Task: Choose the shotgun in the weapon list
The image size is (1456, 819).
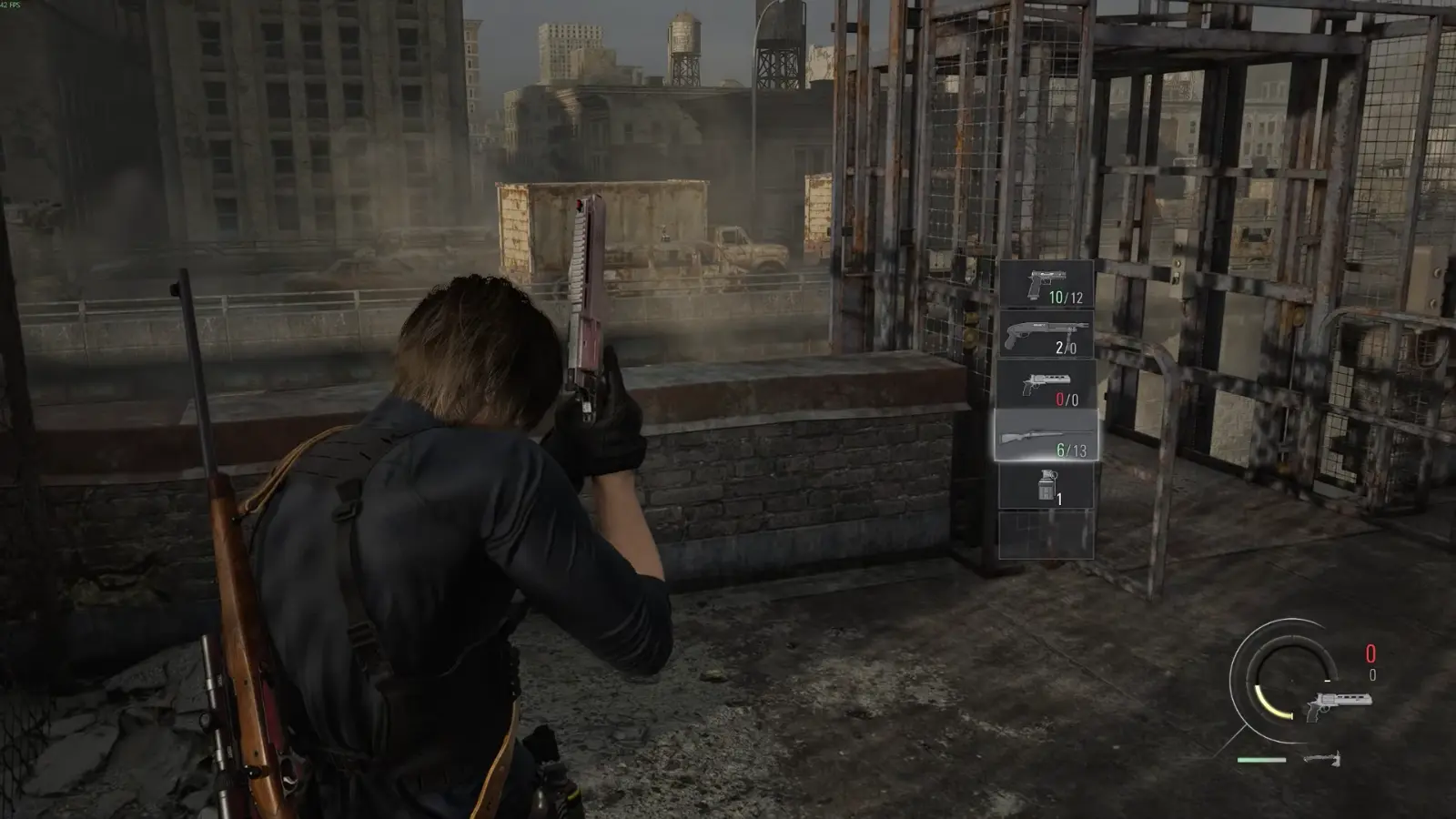Action: point(1046,335)
